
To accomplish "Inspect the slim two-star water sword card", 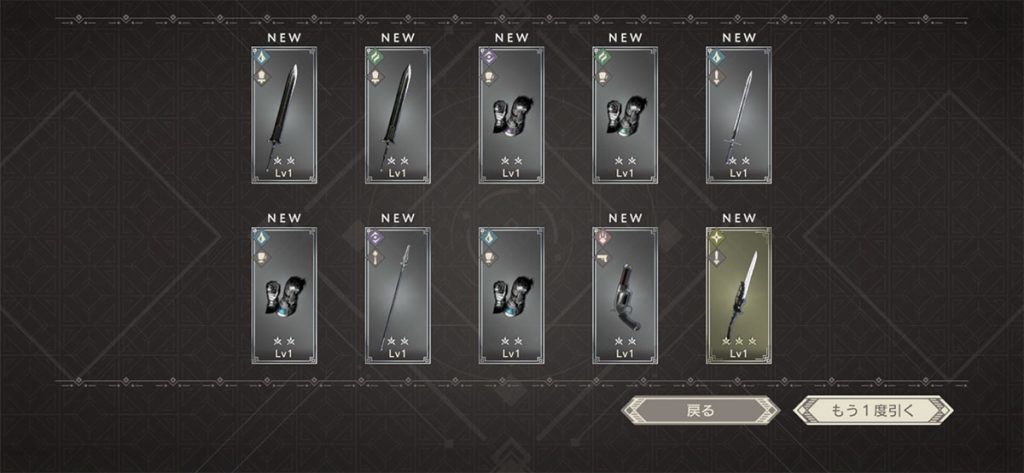I will tap(739, 115).
